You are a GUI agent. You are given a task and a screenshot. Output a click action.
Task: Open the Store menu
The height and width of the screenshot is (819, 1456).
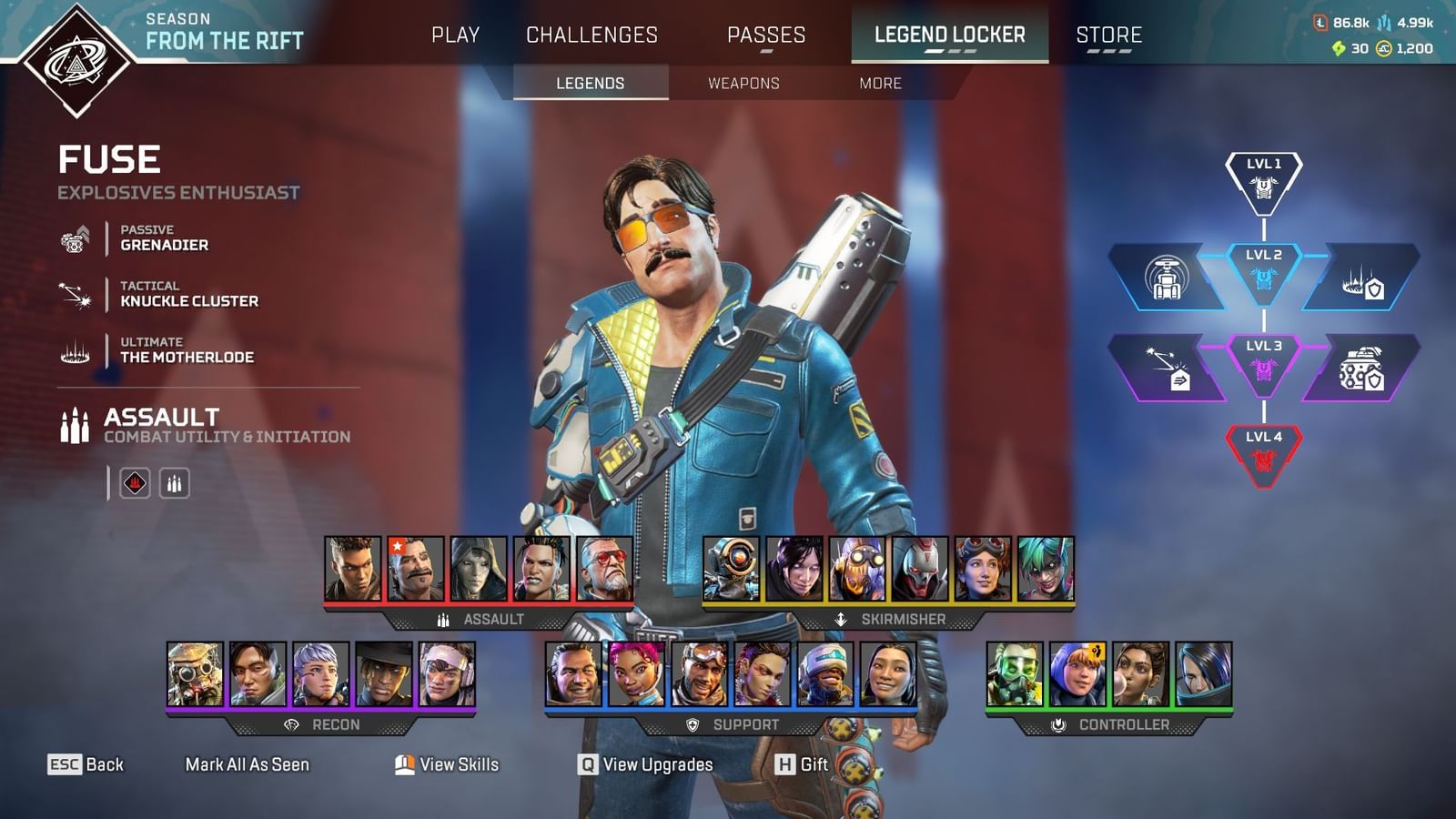tap(1110, 35)
